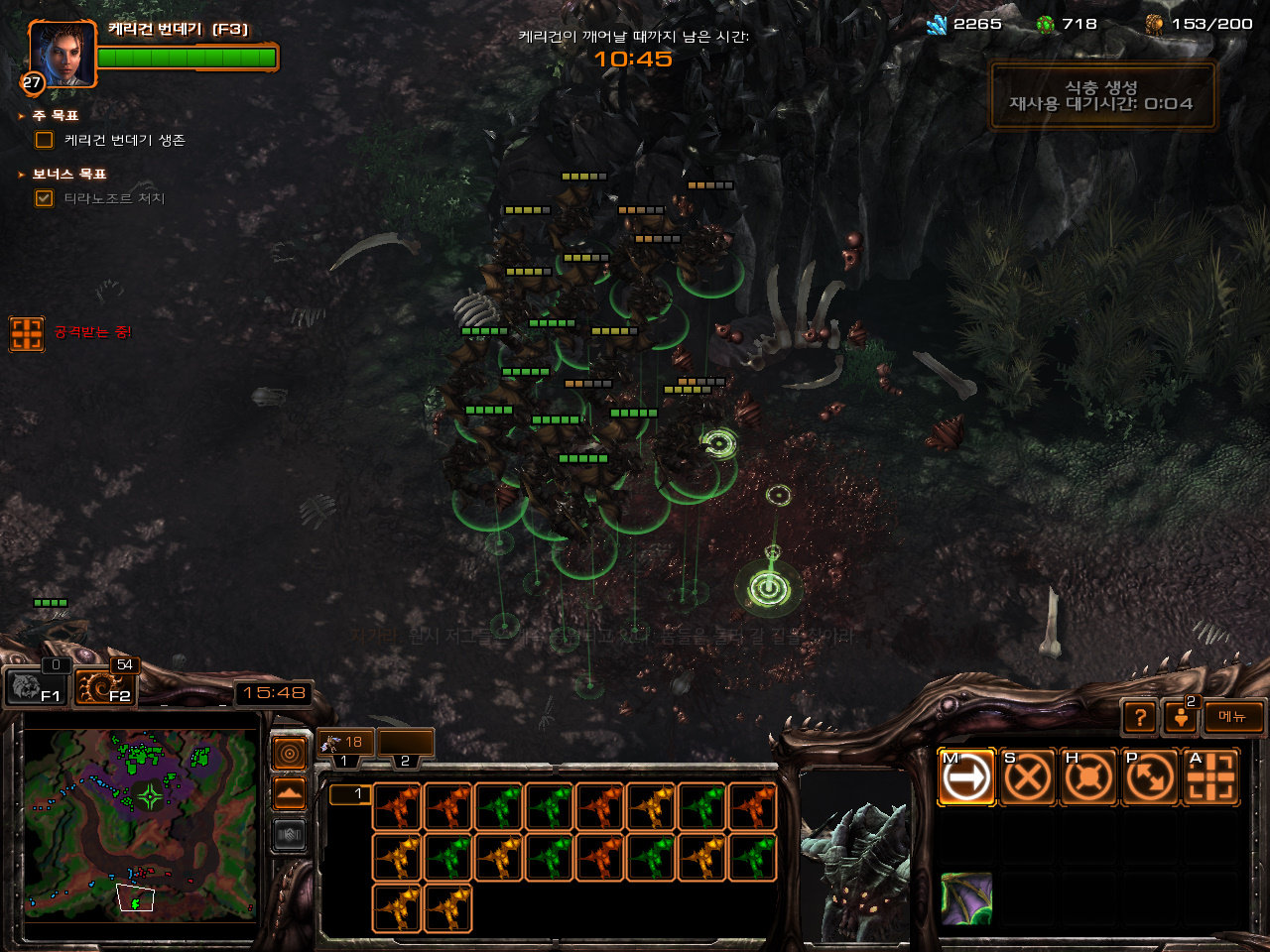Screen dimensions: 1270x952
Task: Issue the Stop command
Action: pos(1027,777)
